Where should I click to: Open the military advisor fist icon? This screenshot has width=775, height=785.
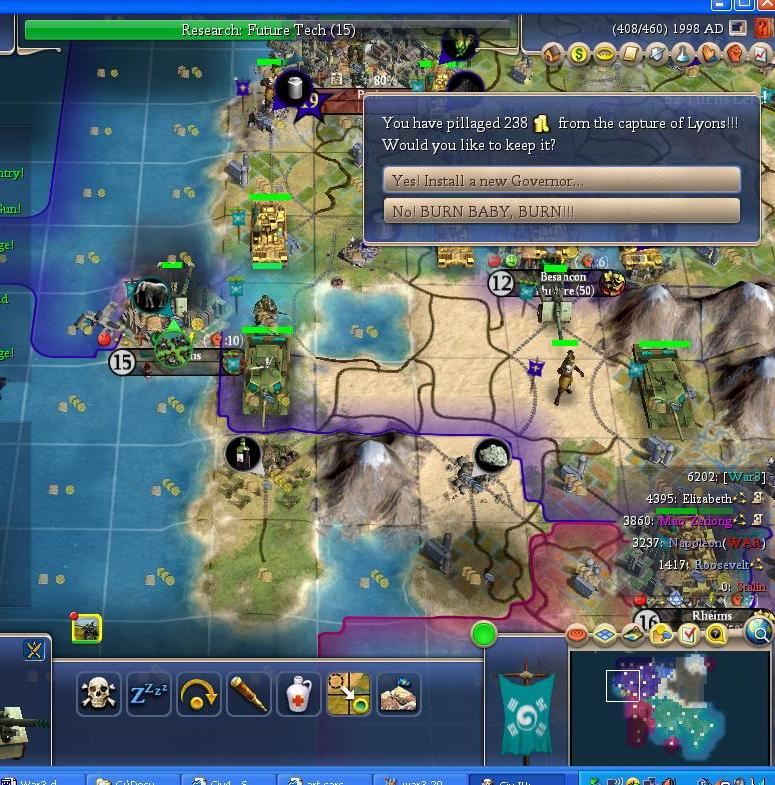coord(736,55)
